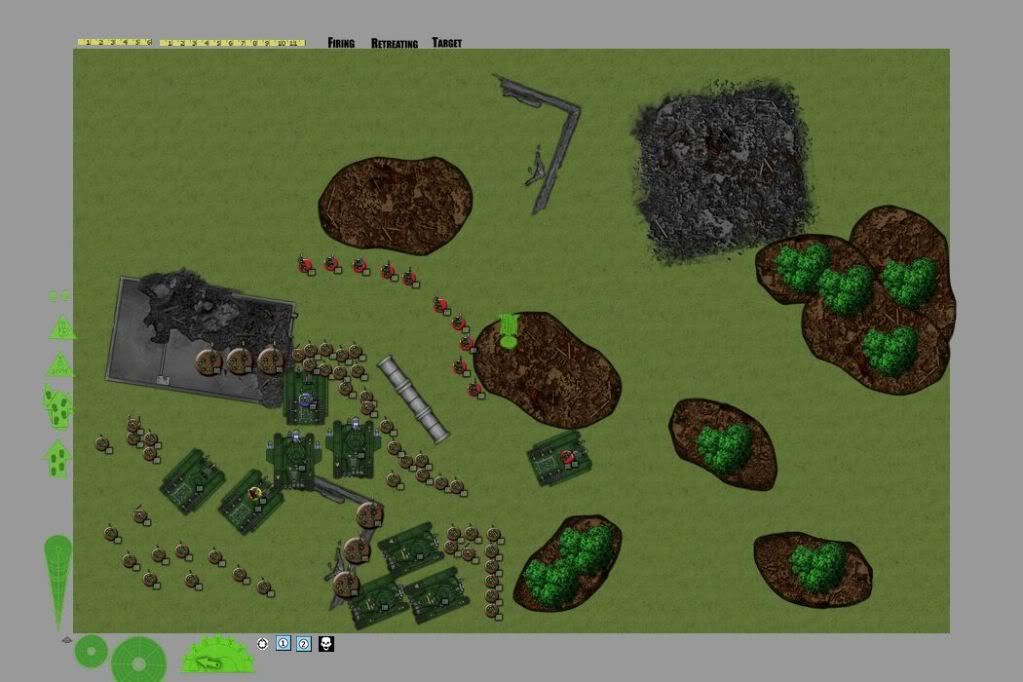This screenshot has height=682, width=1023.
Task: Select the blue number 1 marker
Action: point(283,643)
